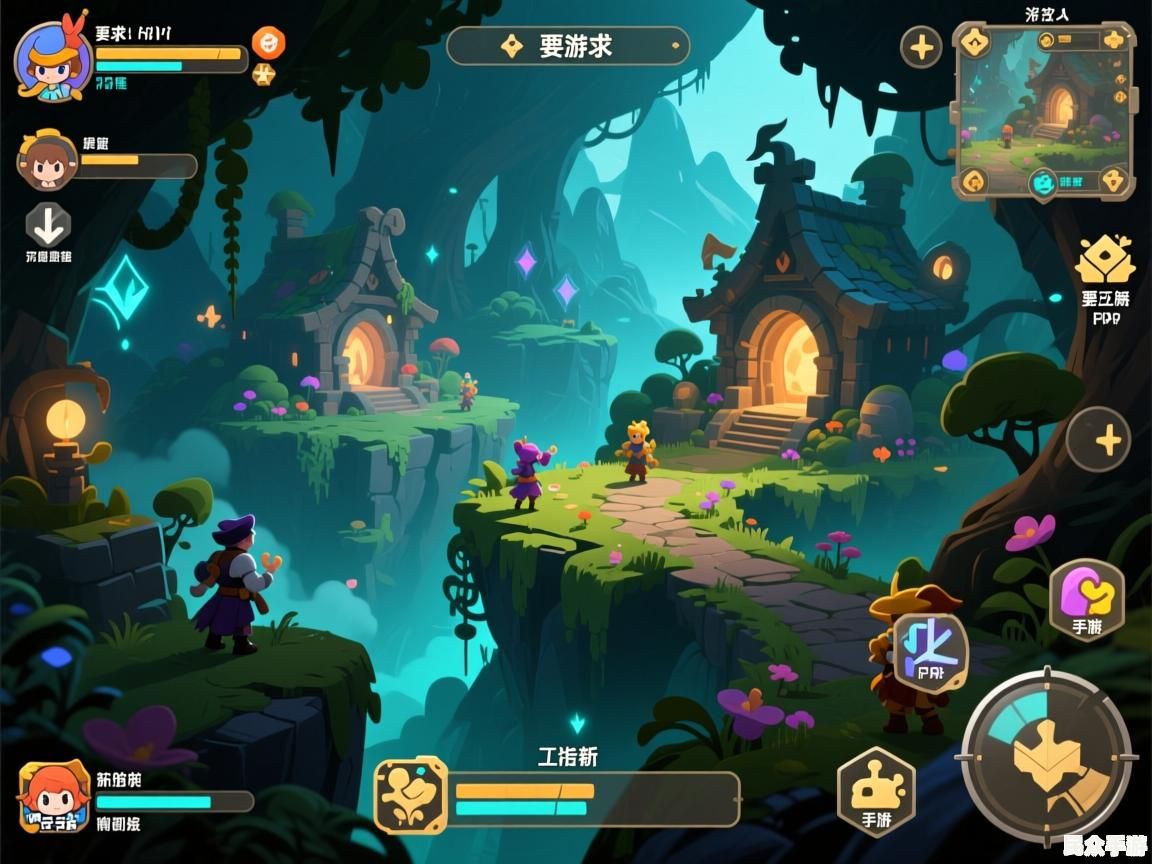This screenshot has width=1152, height=864.
Task: Open the gold puzzle-piece 手游 hexagon
Action: click(x=875, y=791)
